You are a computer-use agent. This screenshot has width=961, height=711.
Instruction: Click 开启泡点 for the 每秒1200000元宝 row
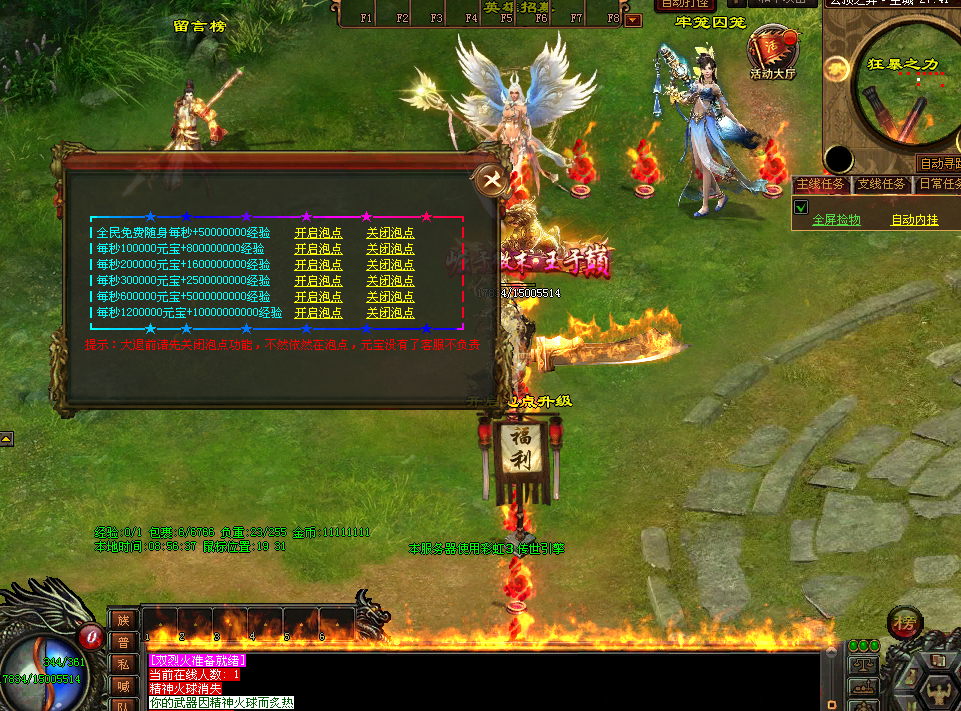(x=318, y=312)
